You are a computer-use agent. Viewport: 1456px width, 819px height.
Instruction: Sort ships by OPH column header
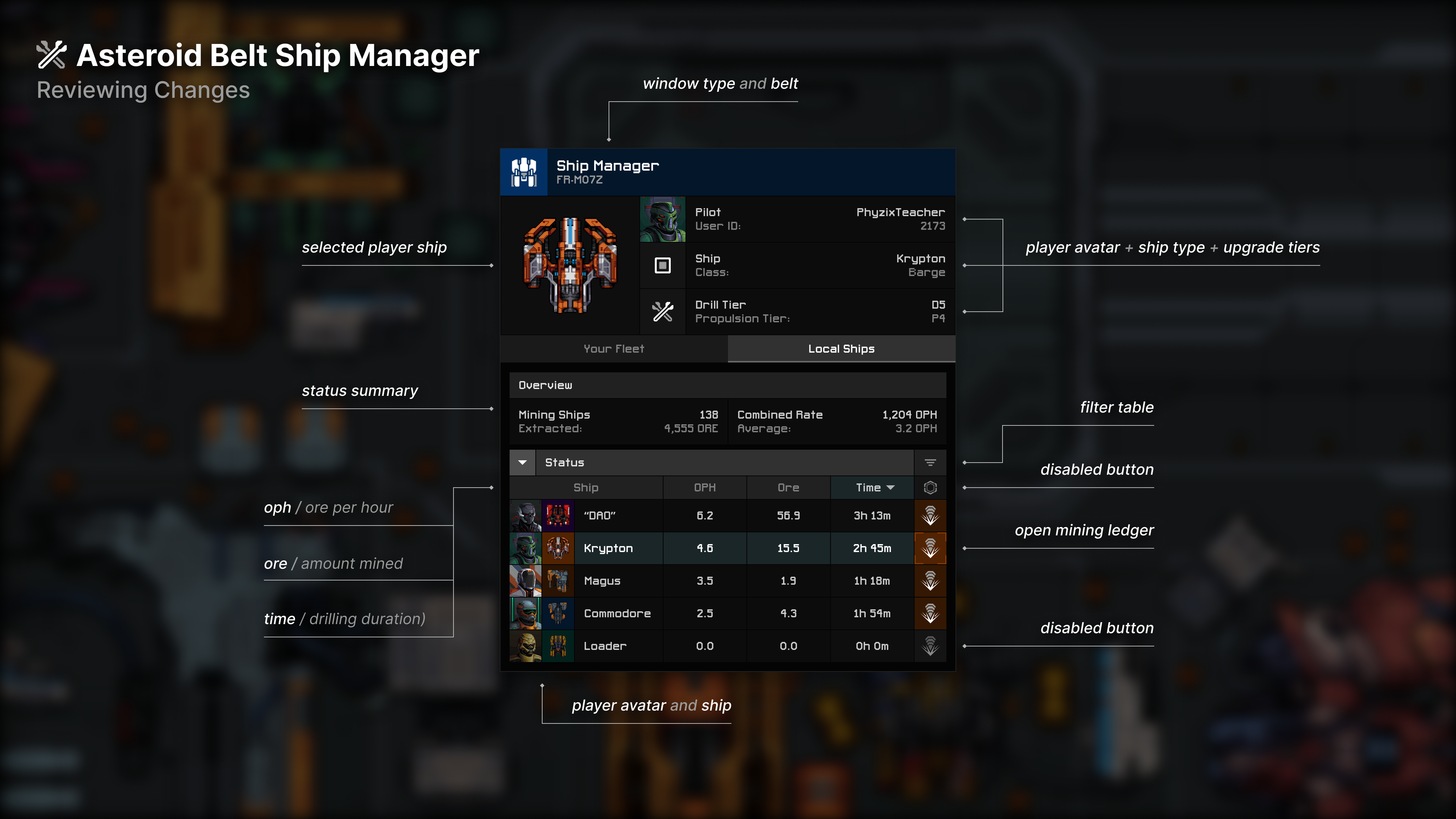[704, 487]
